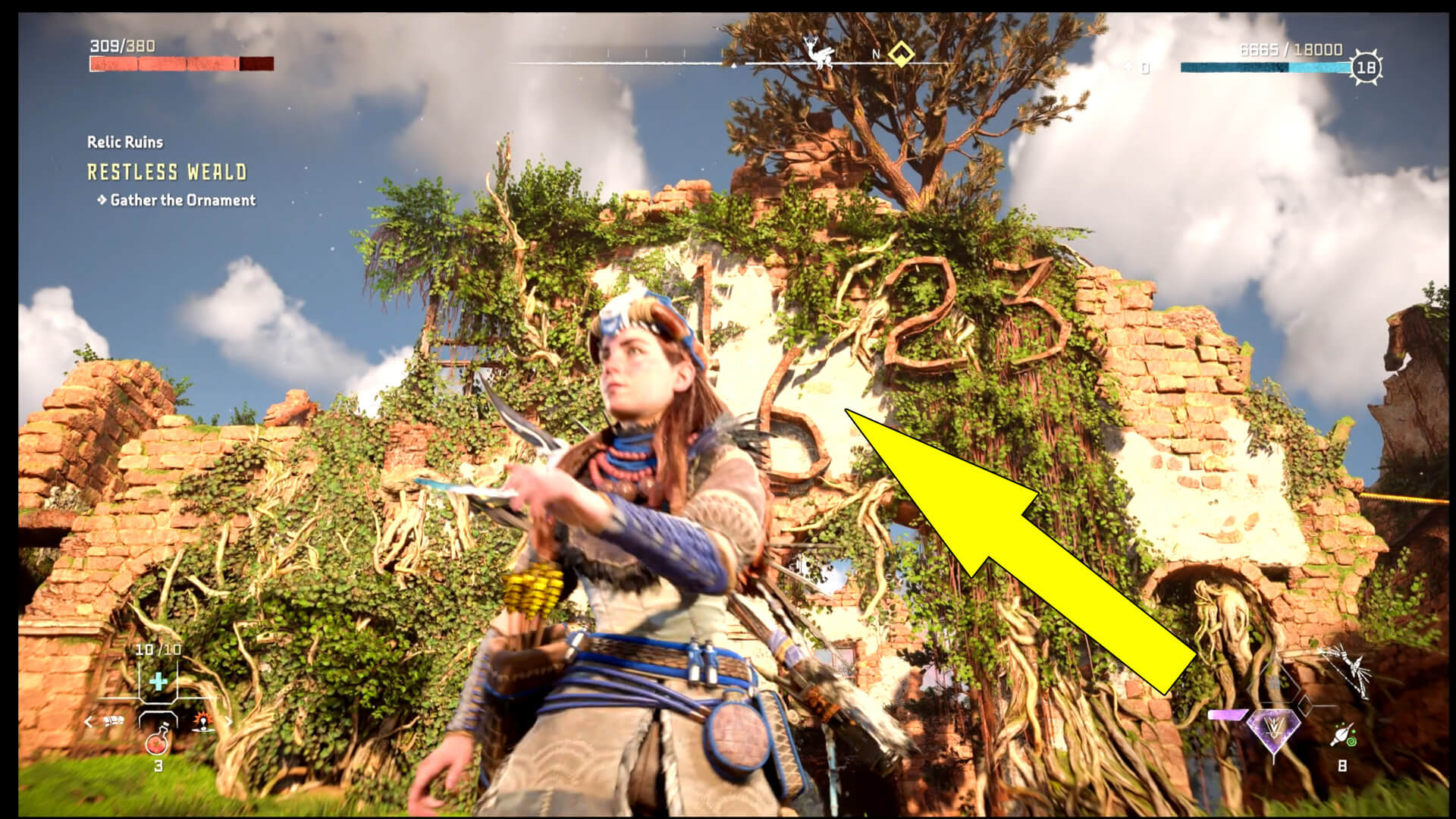1456x819 pixels.
Task: Select the health potion icon
Action: [158, 744]
